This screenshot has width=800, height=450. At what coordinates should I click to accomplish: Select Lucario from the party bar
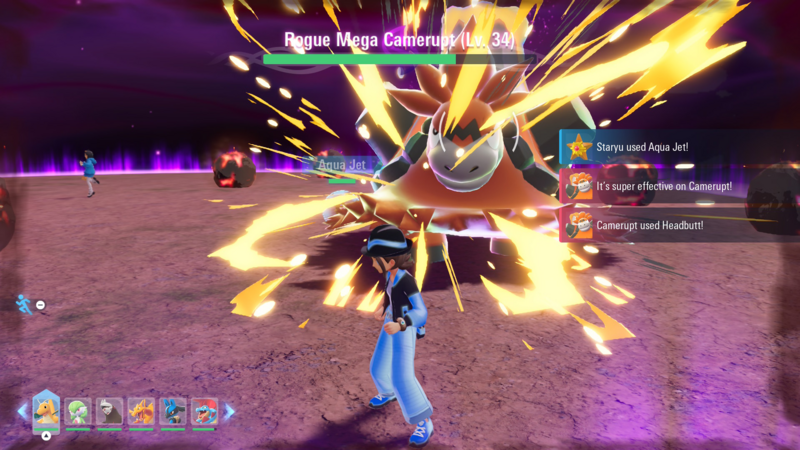[x=173, y=412]
